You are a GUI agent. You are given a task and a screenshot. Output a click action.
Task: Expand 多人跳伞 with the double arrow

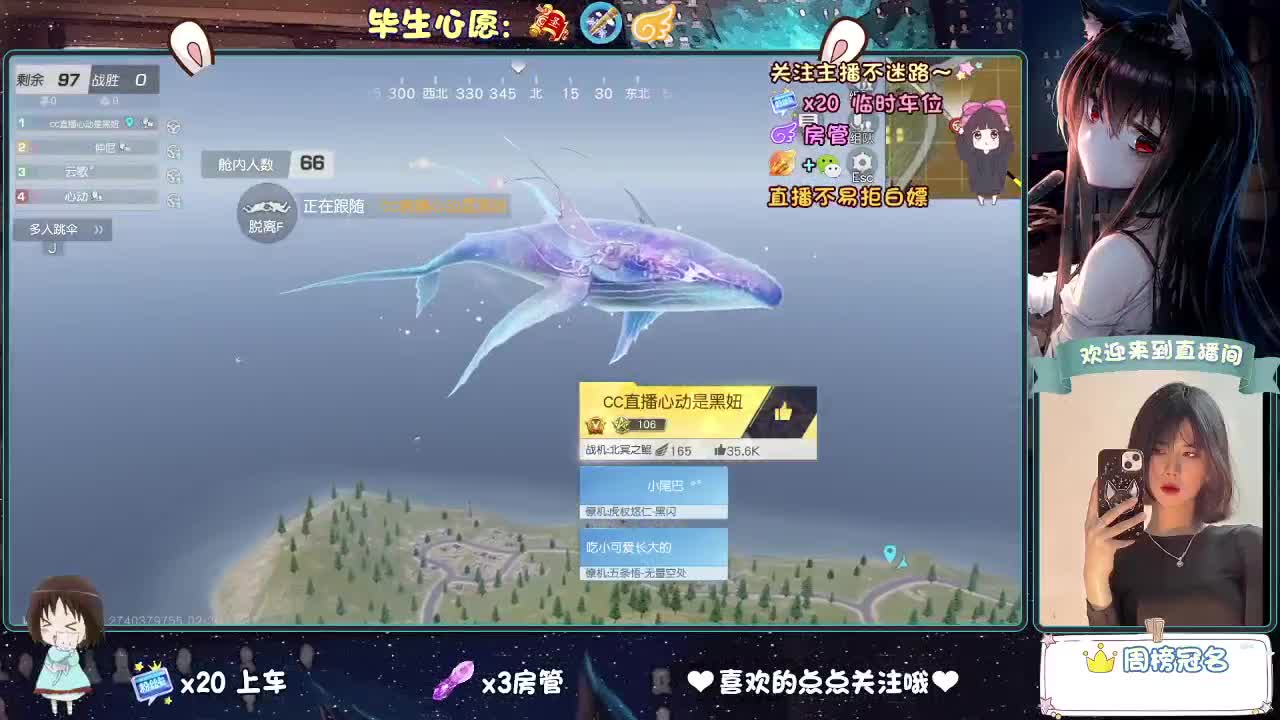point(99,229)
